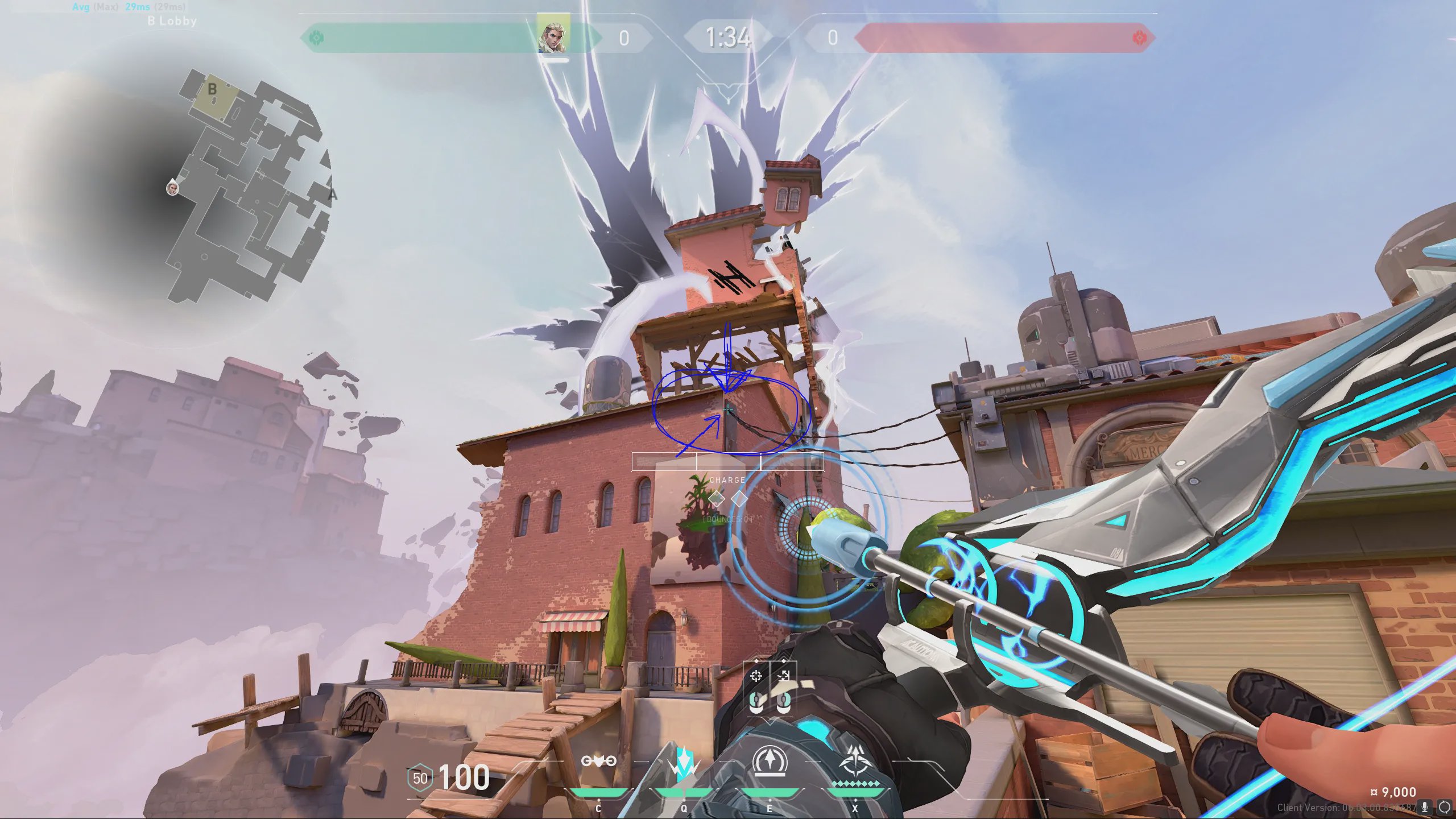Click the player marker on the minimap

tap(172, 187)
